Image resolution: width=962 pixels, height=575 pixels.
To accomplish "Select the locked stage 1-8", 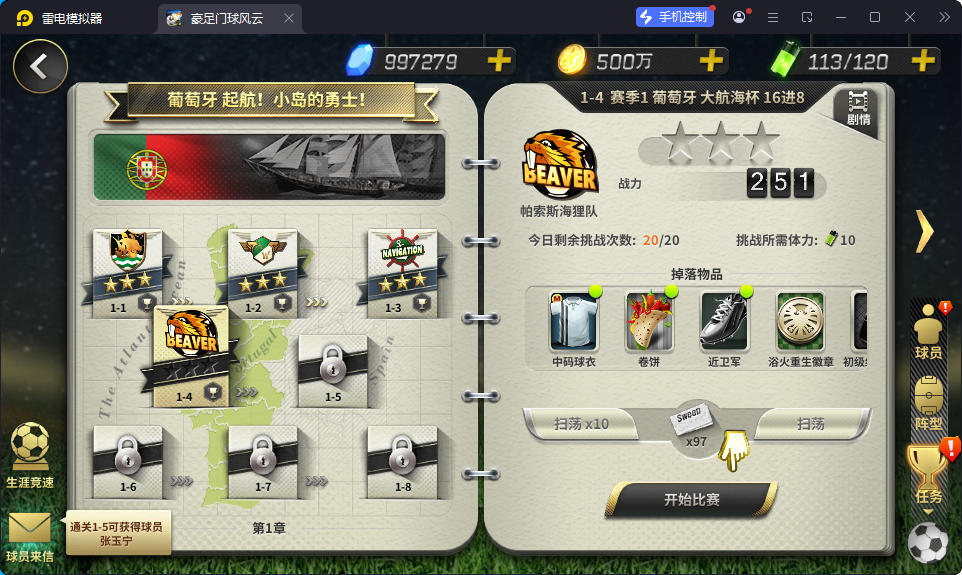I will coord(402,460).
